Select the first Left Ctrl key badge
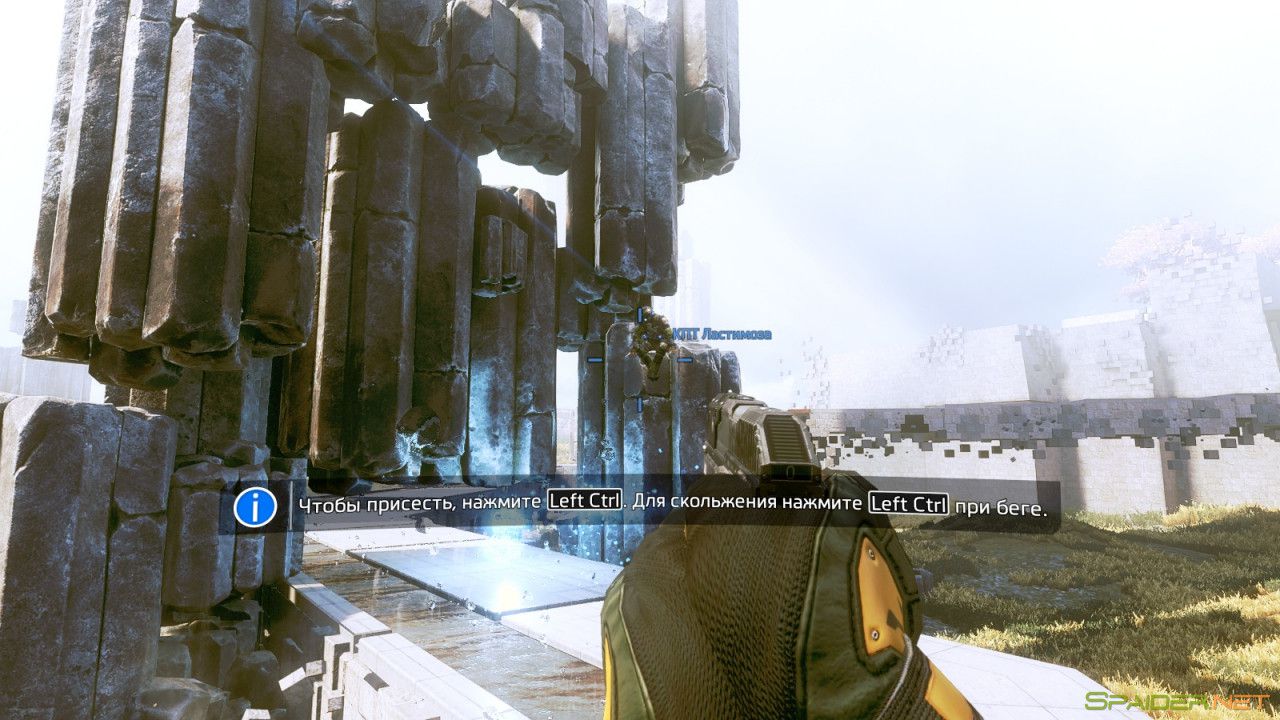 coord(583,504)
